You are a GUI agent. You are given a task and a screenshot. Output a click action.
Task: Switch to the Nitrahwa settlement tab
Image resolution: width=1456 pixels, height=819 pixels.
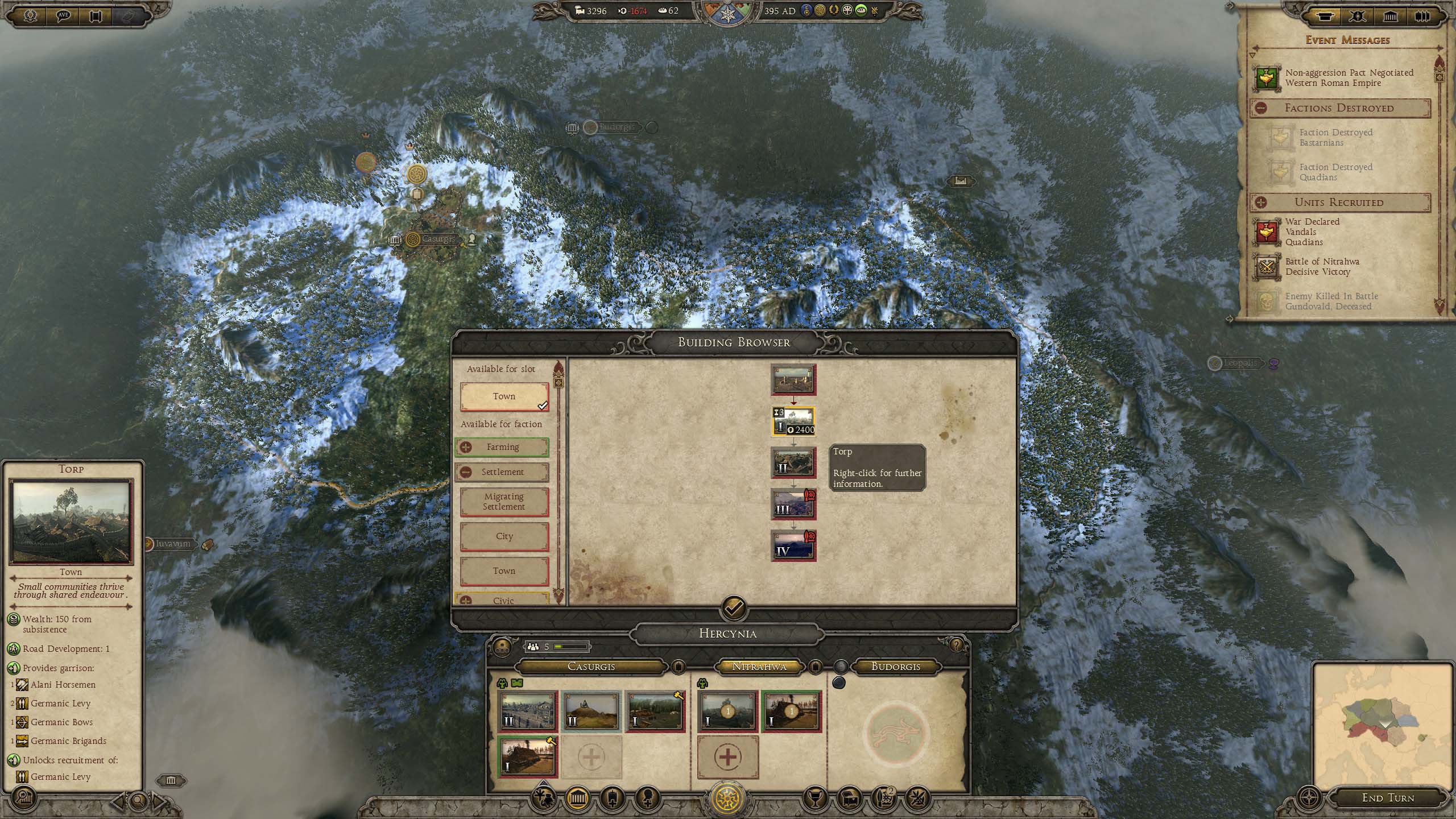[759, 667]
